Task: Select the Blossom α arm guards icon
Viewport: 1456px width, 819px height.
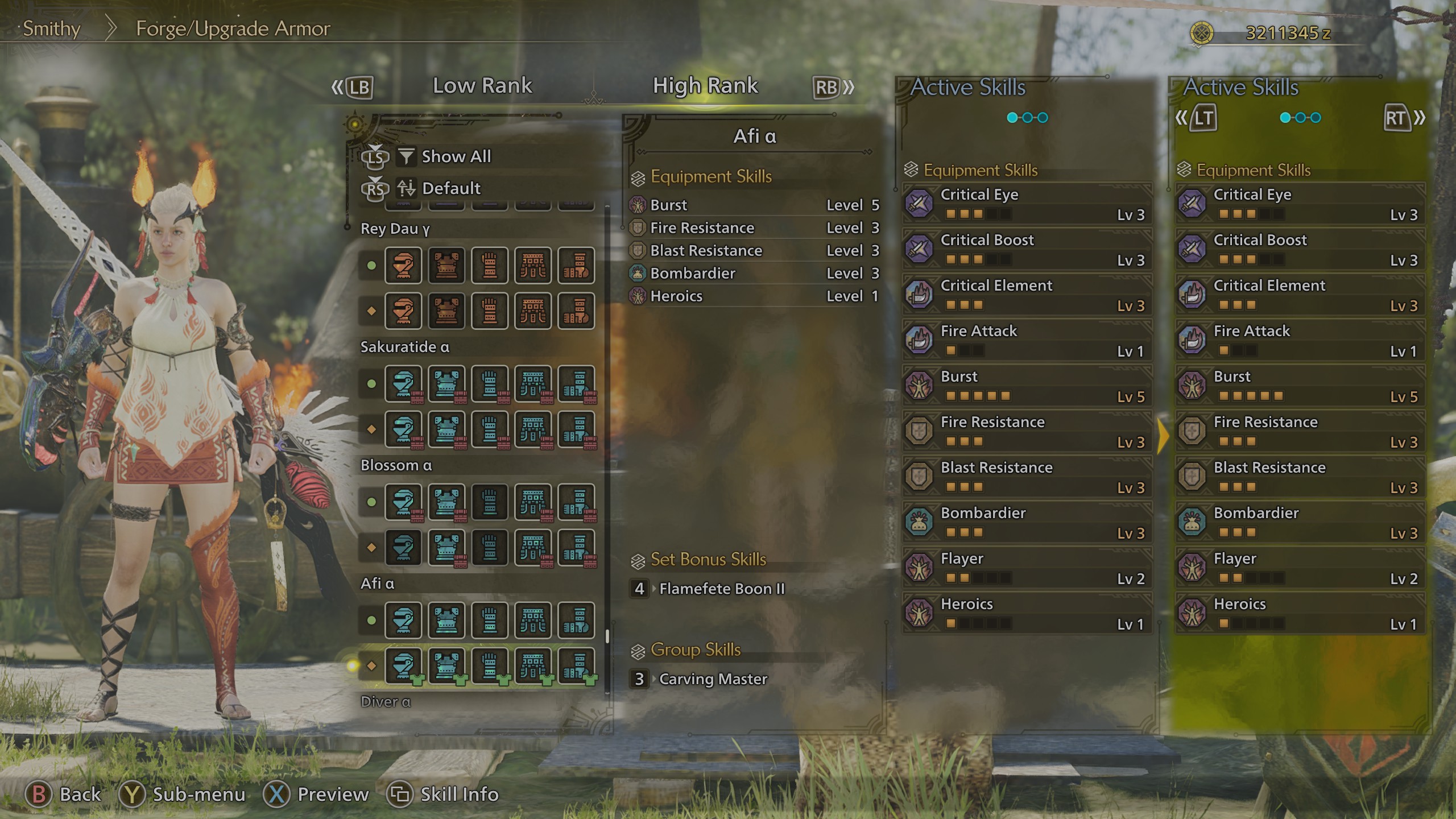Action: [x=490, y=503]
